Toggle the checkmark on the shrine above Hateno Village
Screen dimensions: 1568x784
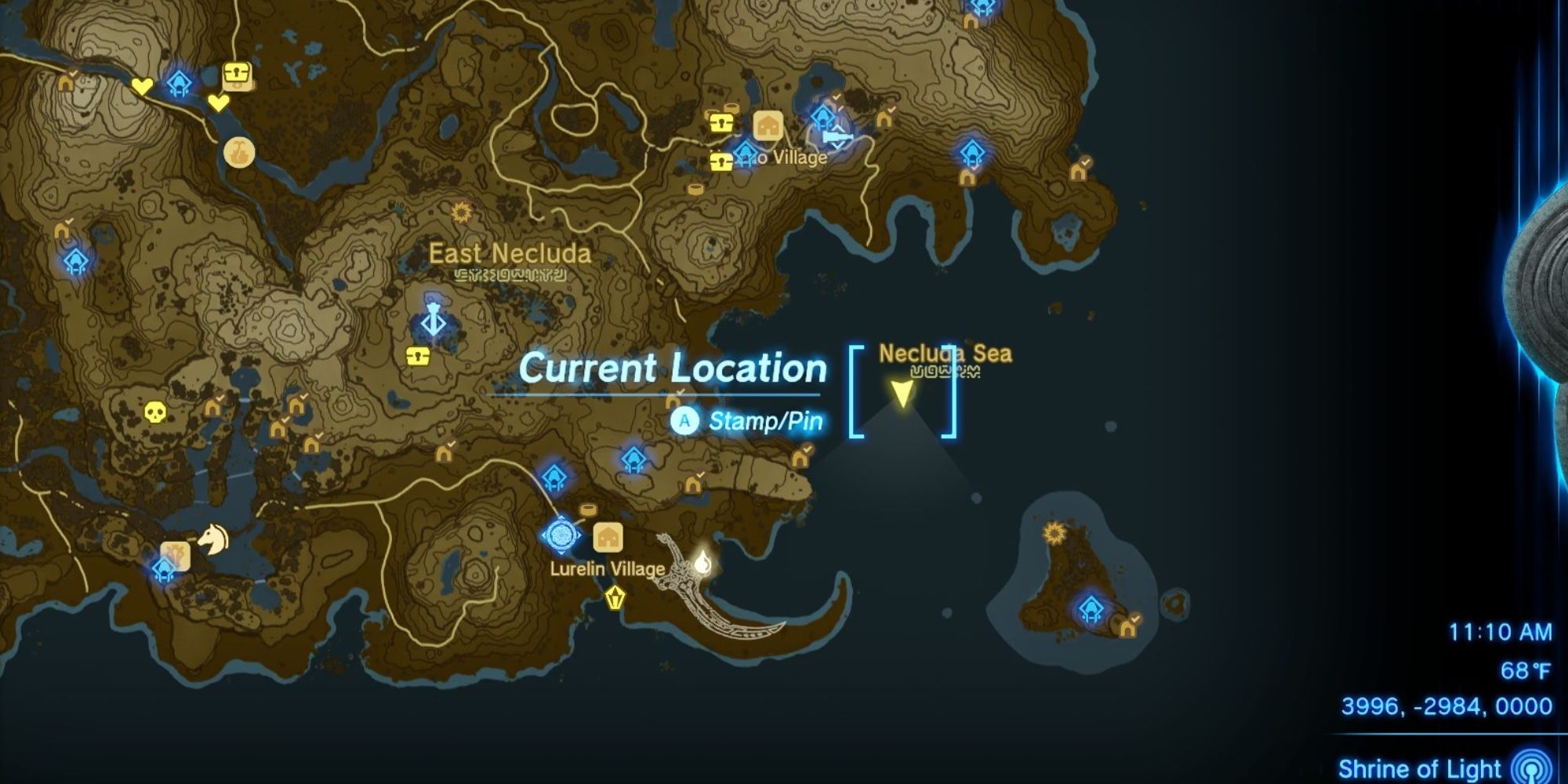[836, 96]
